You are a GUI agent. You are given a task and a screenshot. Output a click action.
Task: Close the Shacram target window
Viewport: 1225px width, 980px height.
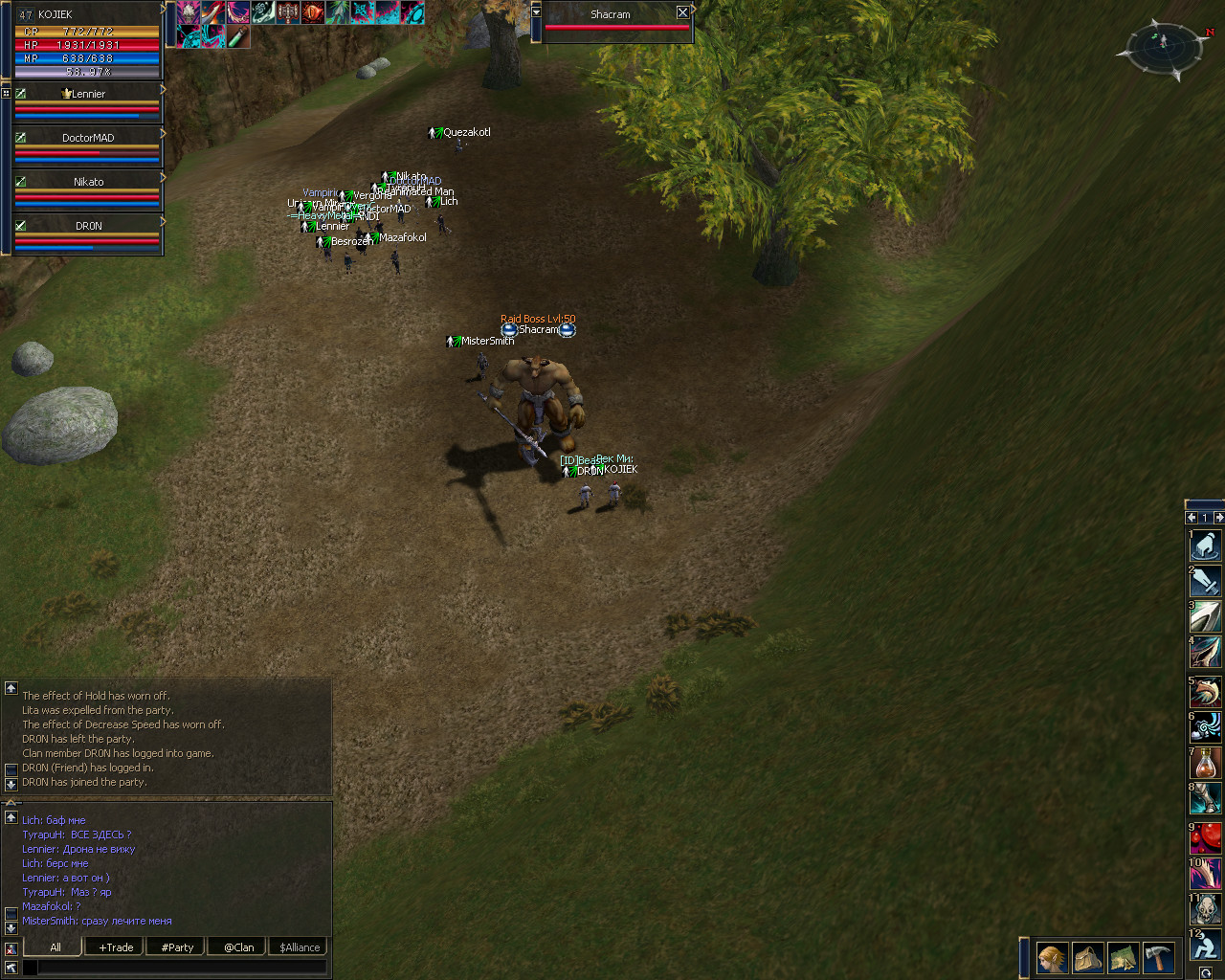[x=682, y=13]
